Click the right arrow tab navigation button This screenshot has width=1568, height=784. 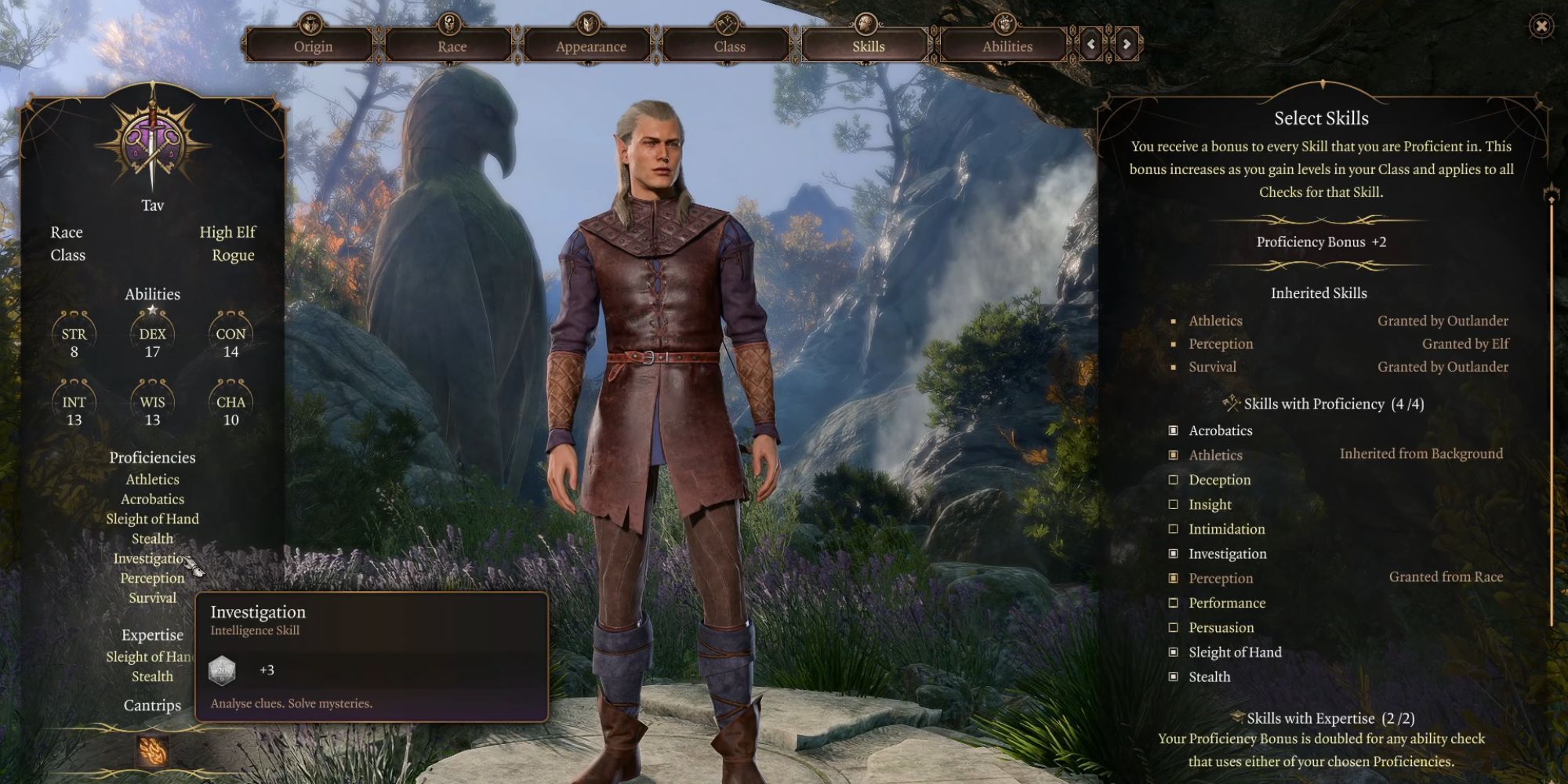(1127, 45)
